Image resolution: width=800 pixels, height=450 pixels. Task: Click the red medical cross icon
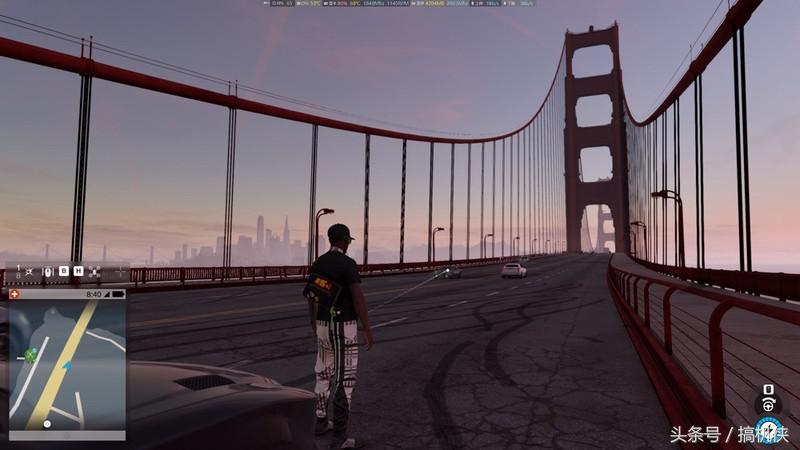[16, 294]
